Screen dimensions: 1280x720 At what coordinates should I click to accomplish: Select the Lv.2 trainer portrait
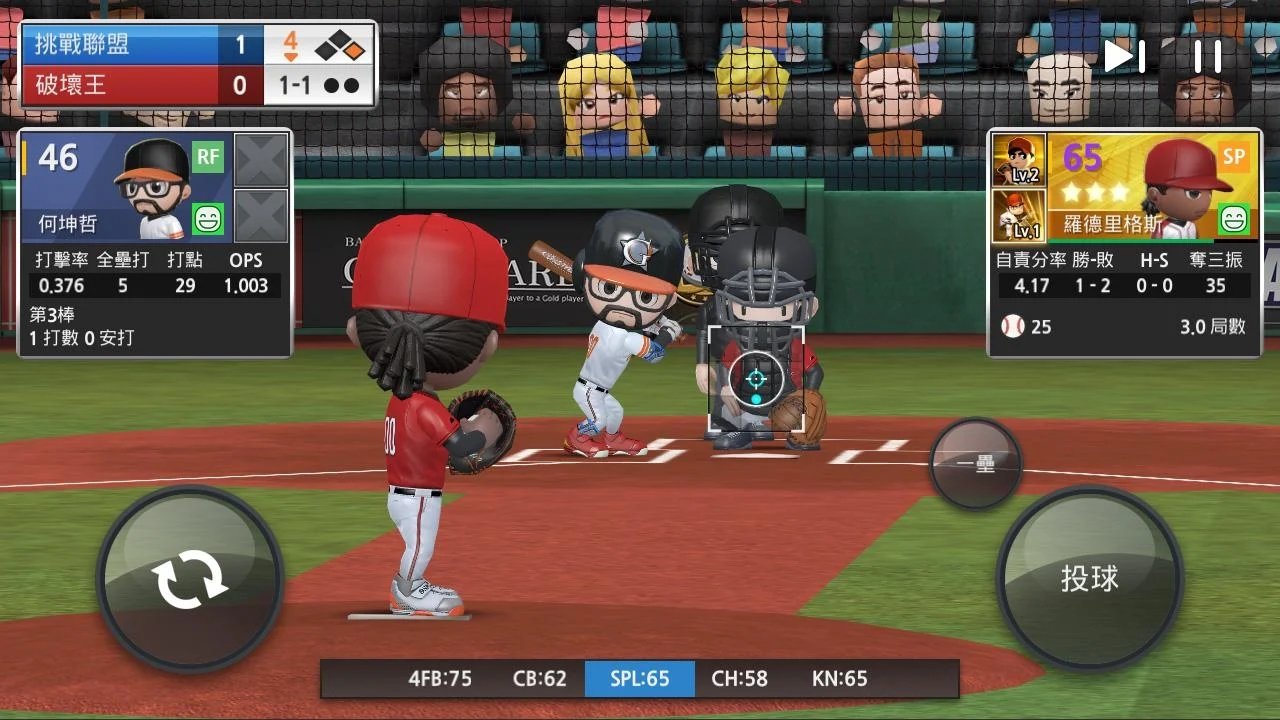coord(1019,160)
